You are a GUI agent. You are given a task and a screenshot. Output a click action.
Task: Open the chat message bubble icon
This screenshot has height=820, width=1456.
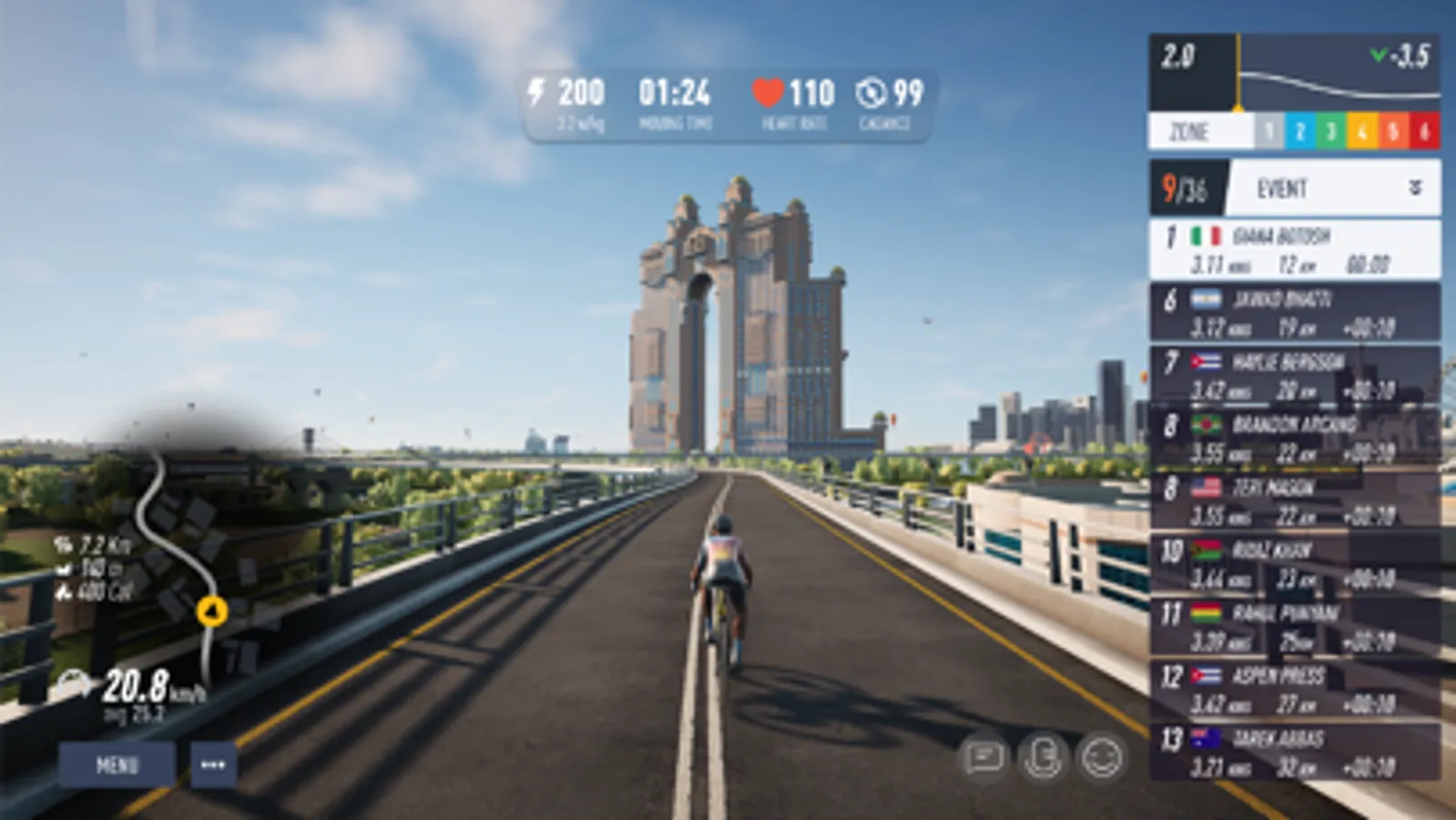983,757
